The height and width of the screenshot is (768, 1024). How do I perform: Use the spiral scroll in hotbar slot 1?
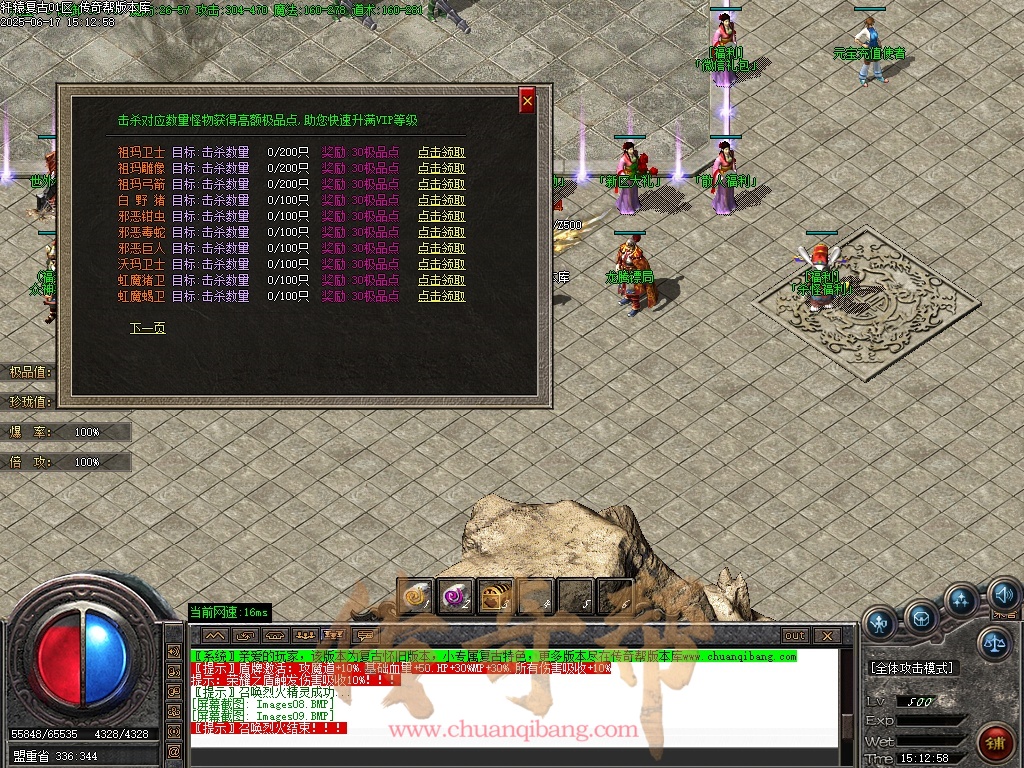pos(414,596)
